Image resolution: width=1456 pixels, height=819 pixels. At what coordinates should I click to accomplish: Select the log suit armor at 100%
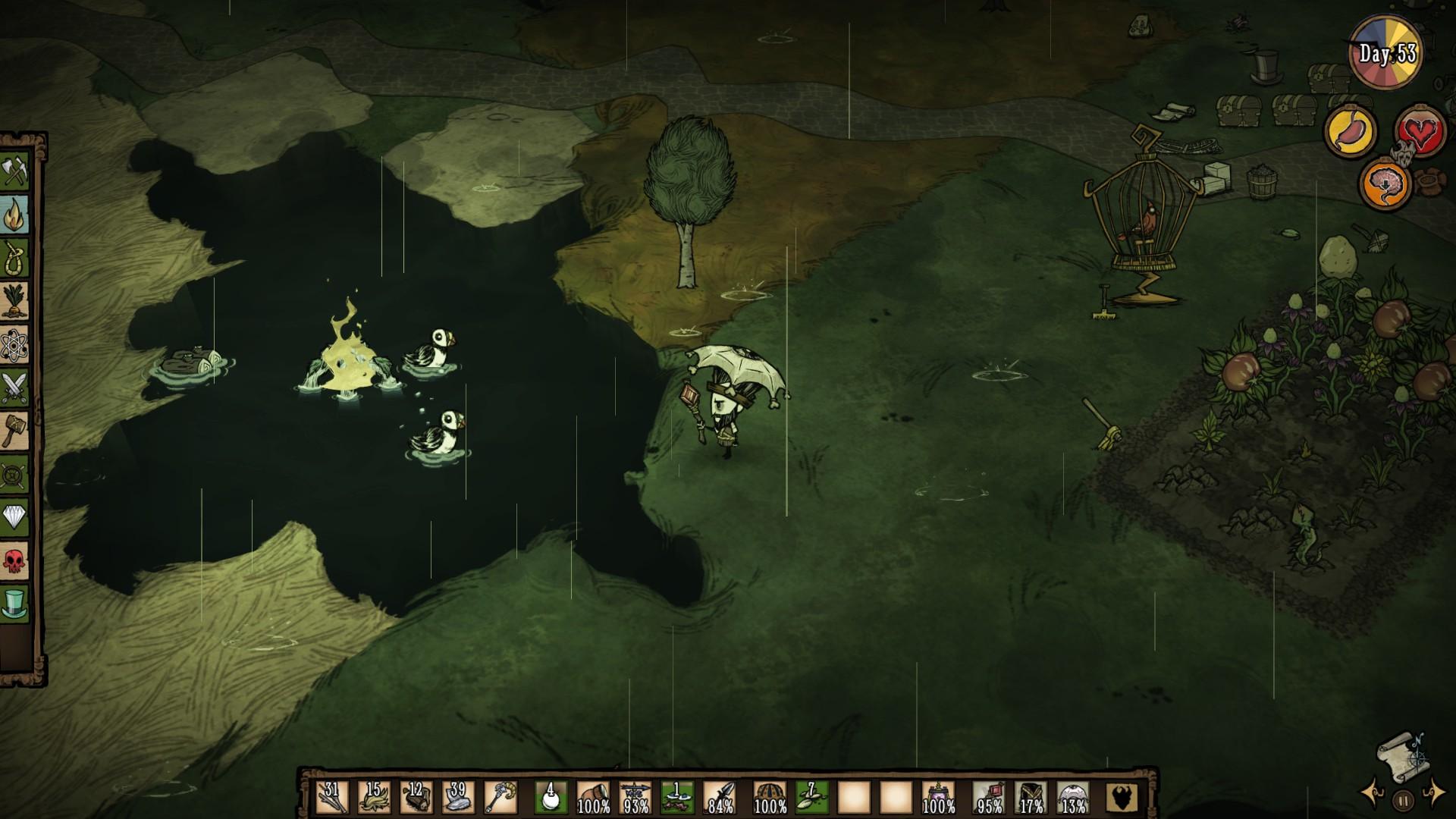769,797
